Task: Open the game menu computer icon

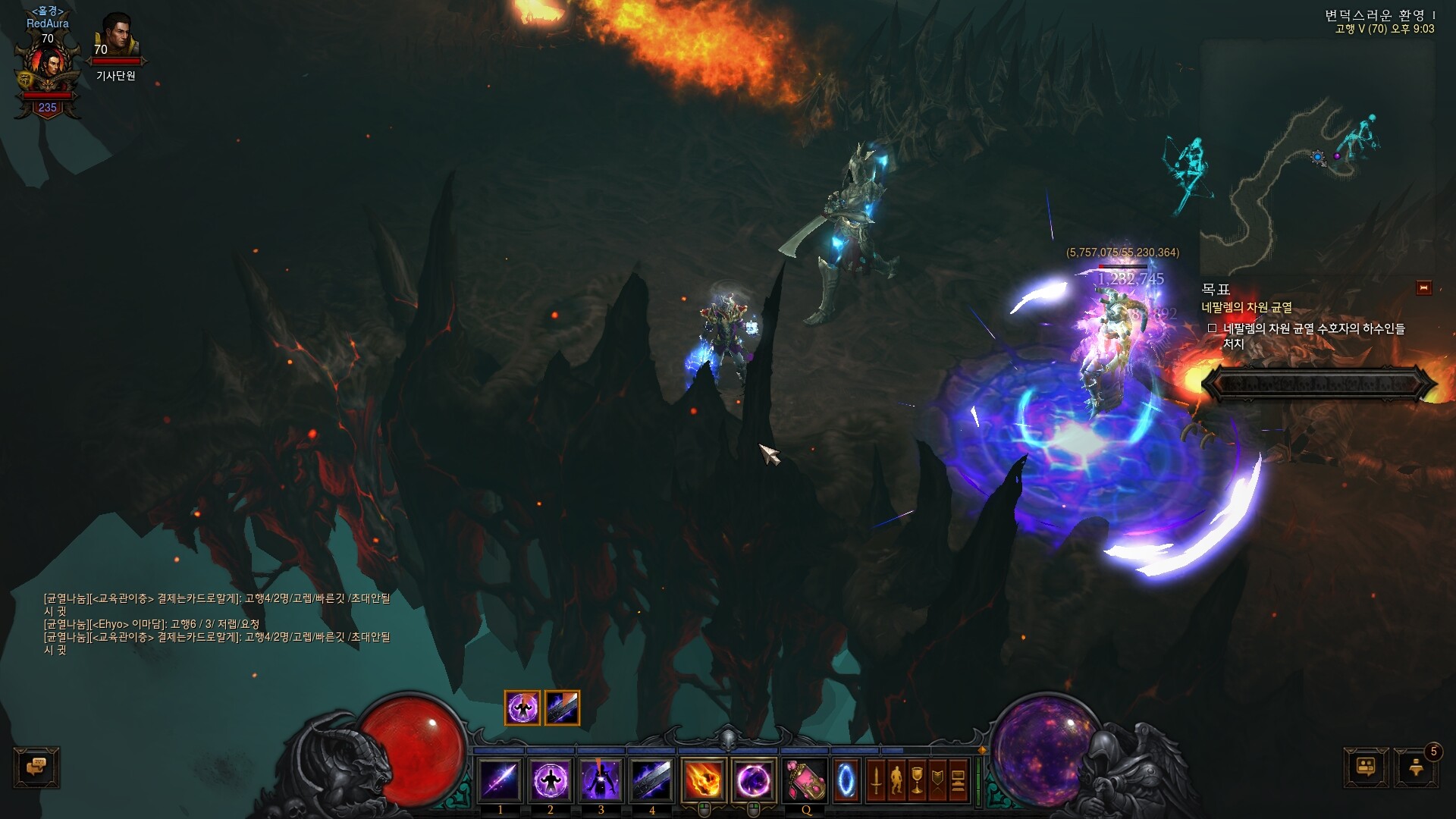Action: click(959, 780)
